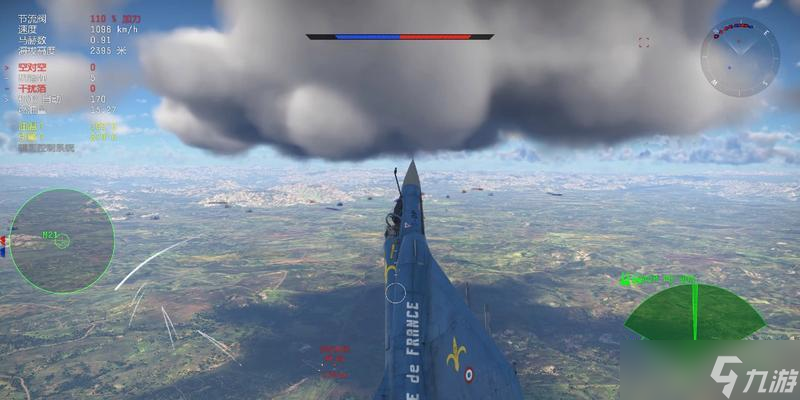Click the green fan-shaped radar scope
Viewport: 800px width, 400px height.
click(x=695, y=311)
